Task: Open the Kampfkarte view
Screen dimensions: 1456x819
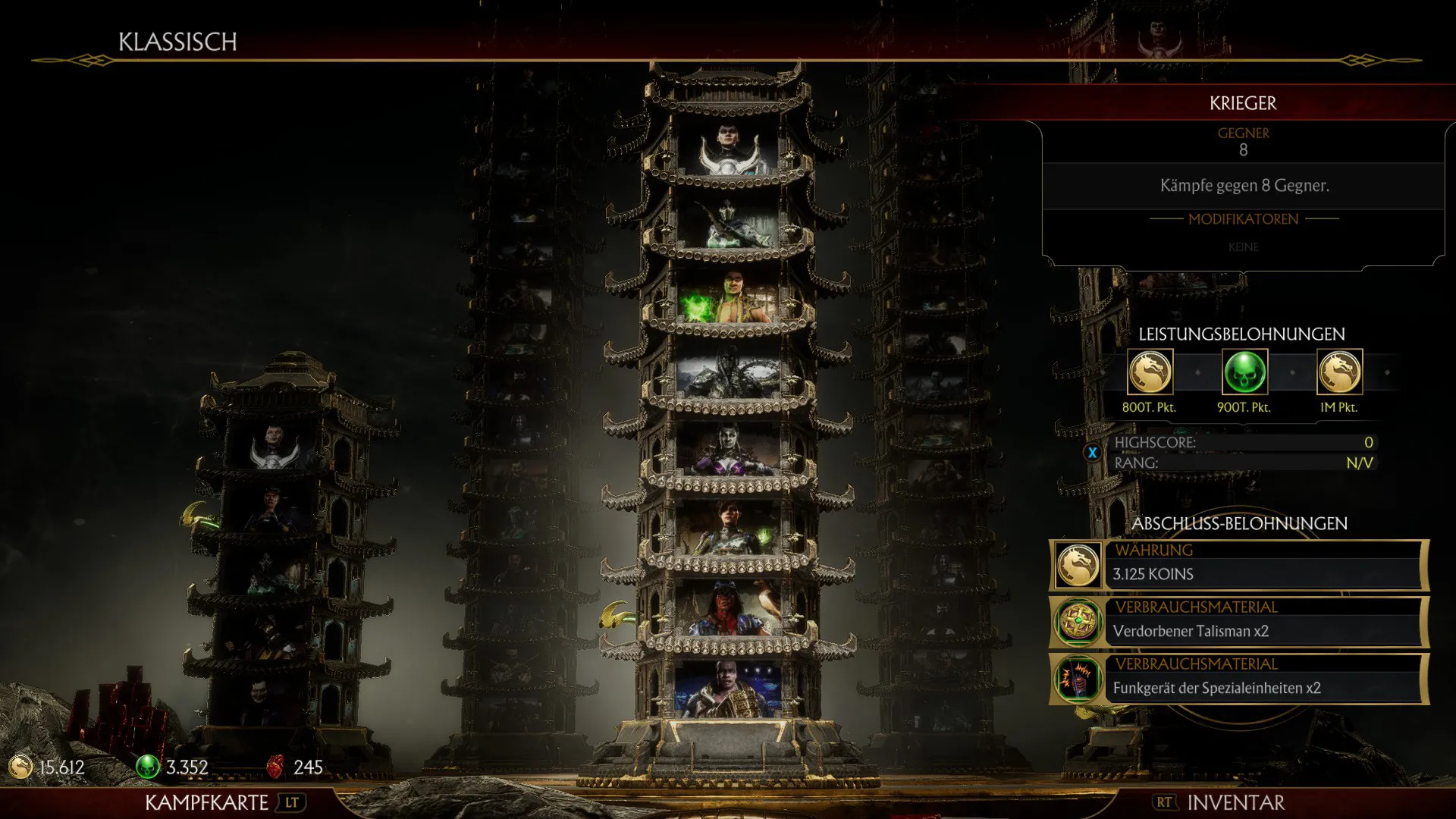Action: pyautogui.click(x=220, y=802)
